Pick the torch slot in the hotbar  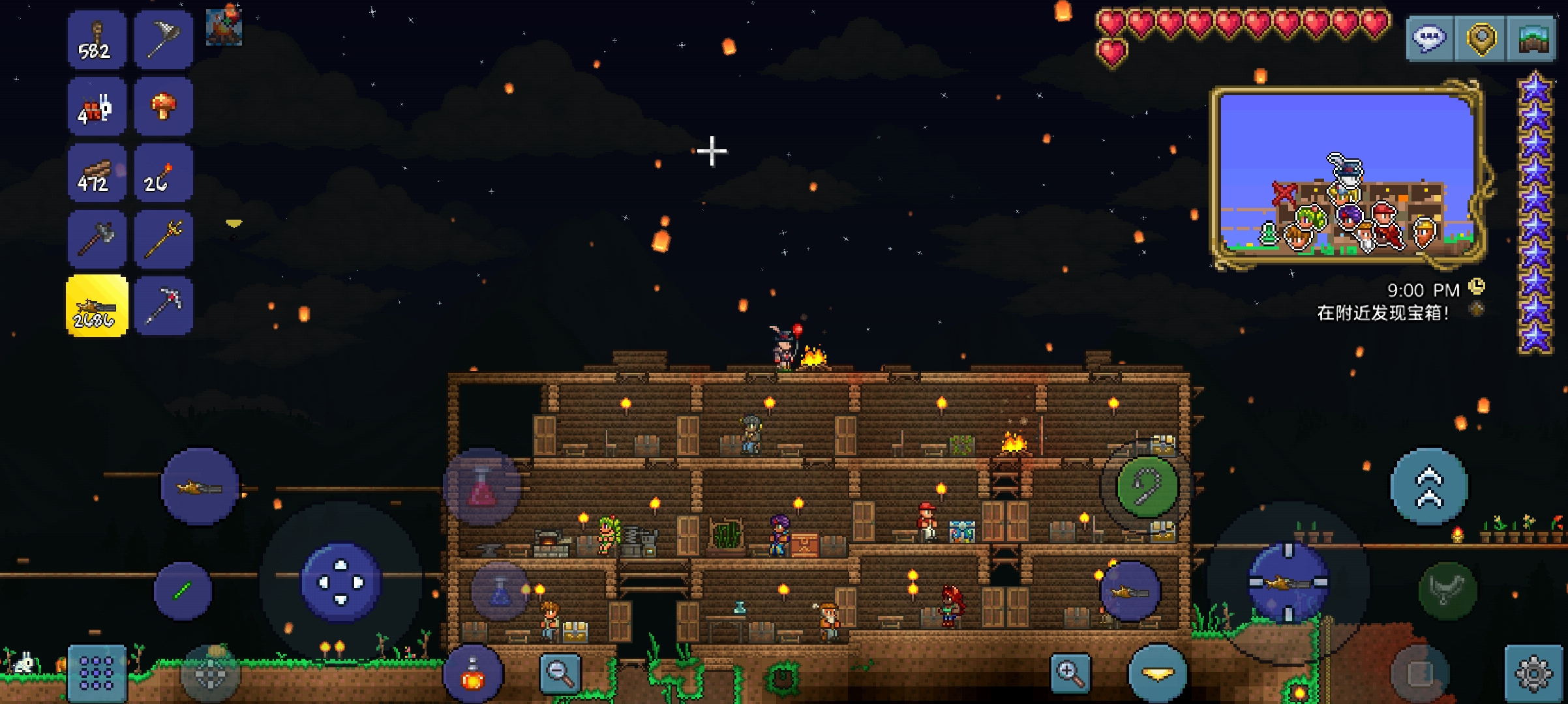coord(163,173)
